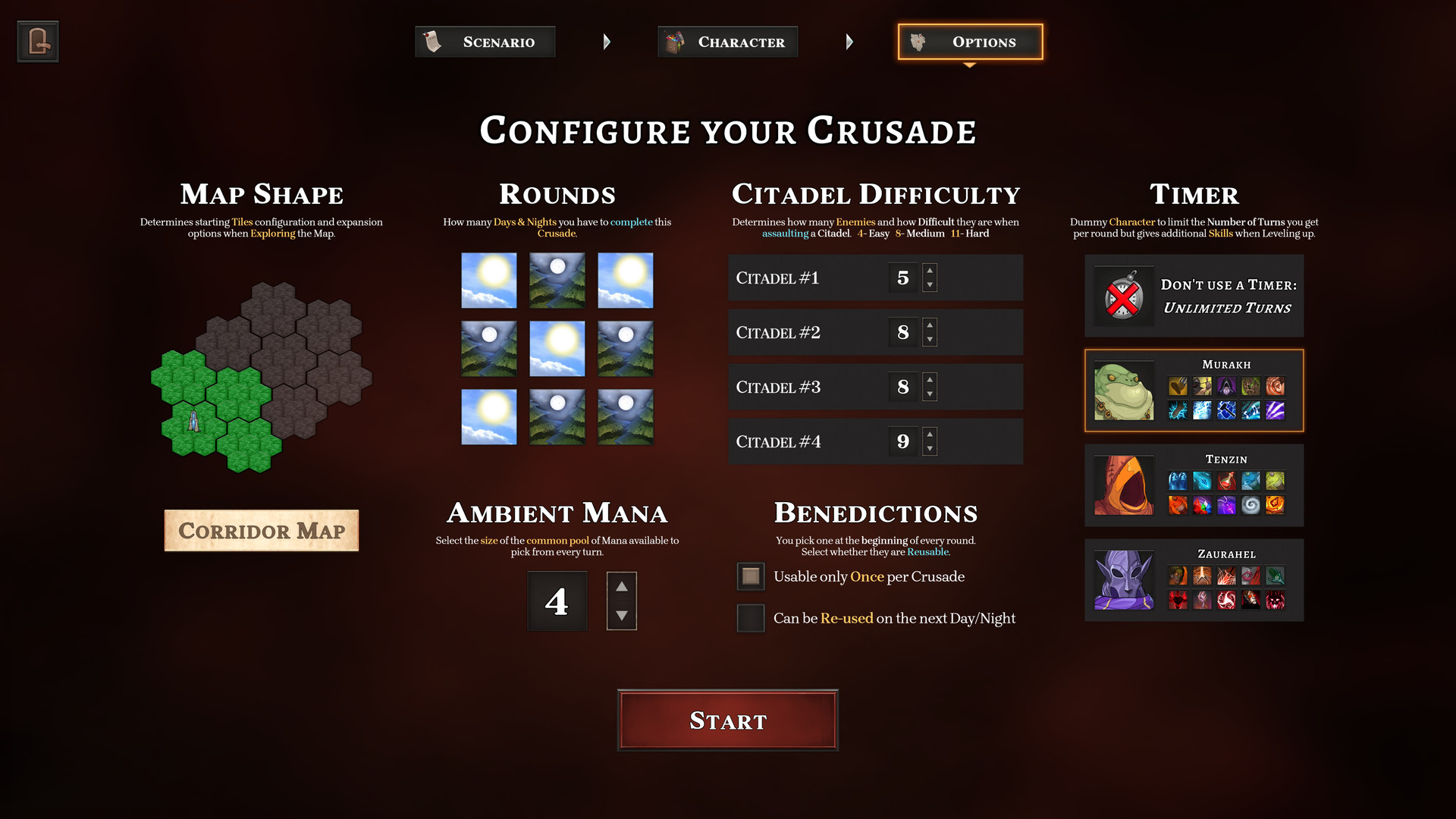
Task: Switch to the Character tab
Action: coord(727,42)
